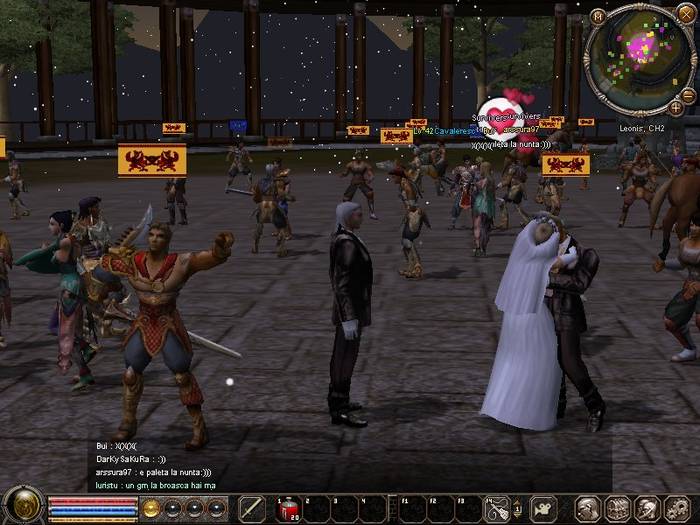Use the red potion in quickslot 1
Image resolution: width=700 pixels, height=525 pixels.
(288, 508)
